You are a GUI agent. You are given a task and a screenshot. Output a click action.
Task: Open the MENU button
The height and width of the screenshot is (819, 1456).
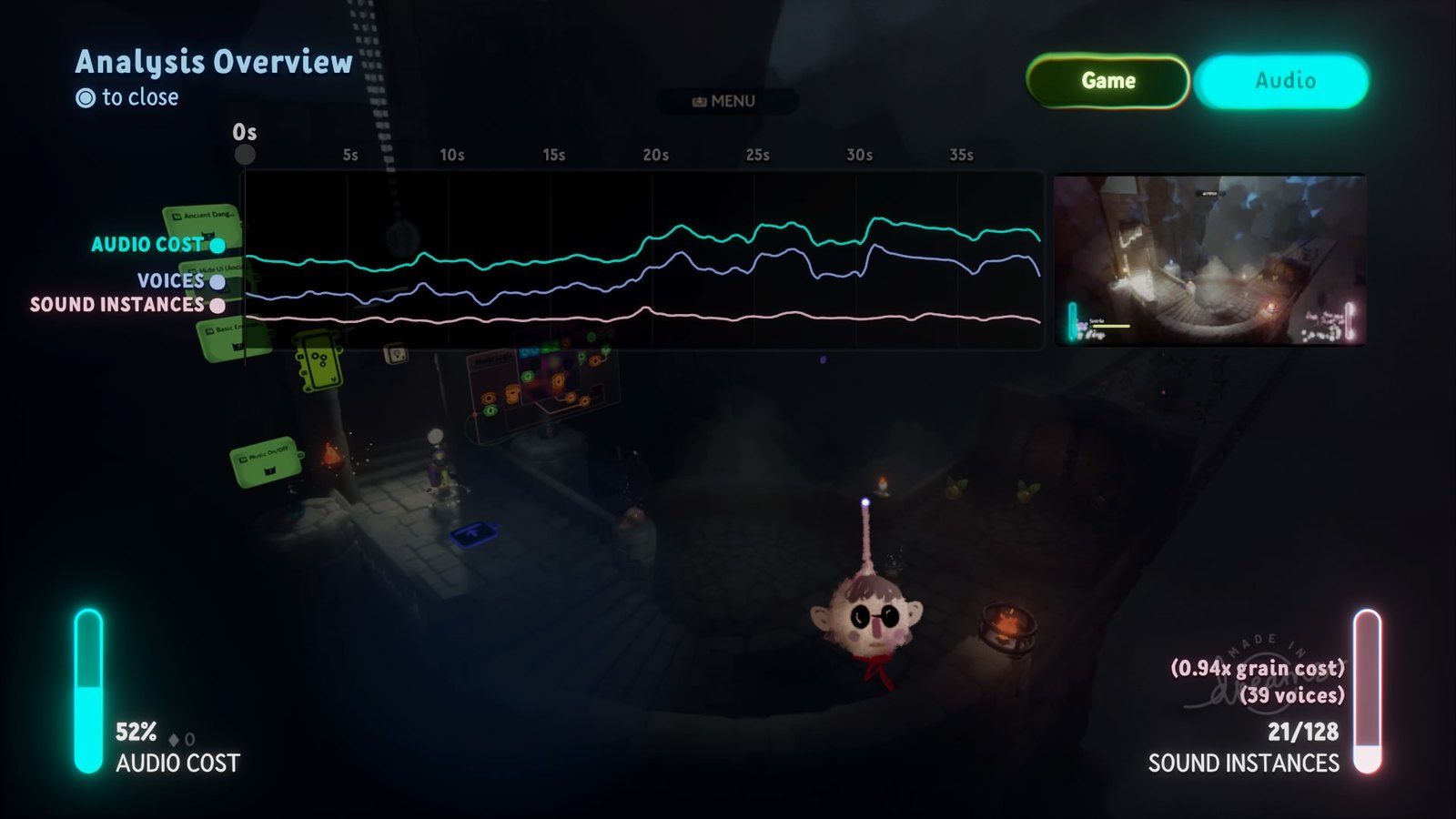tap(725, 101)
